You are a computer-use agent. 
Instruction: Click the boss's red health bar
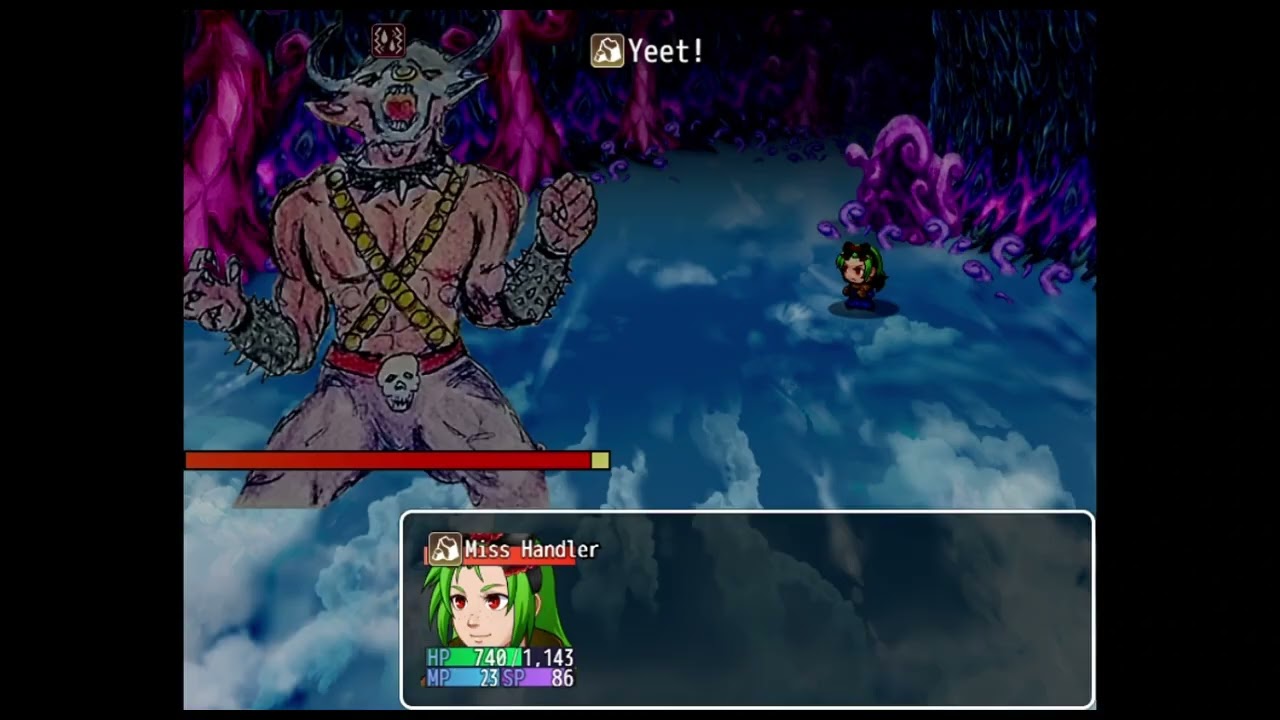coord(390,461)
